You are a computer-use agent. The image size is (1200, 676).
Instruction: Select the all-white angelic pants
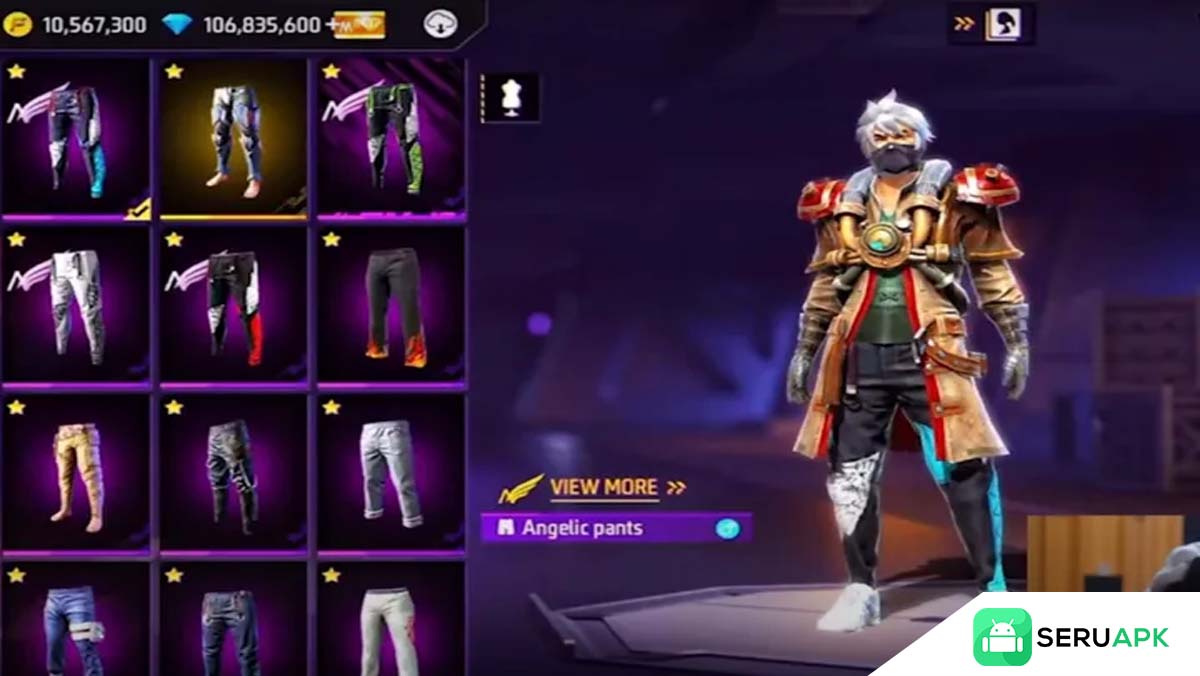[76, 306]
